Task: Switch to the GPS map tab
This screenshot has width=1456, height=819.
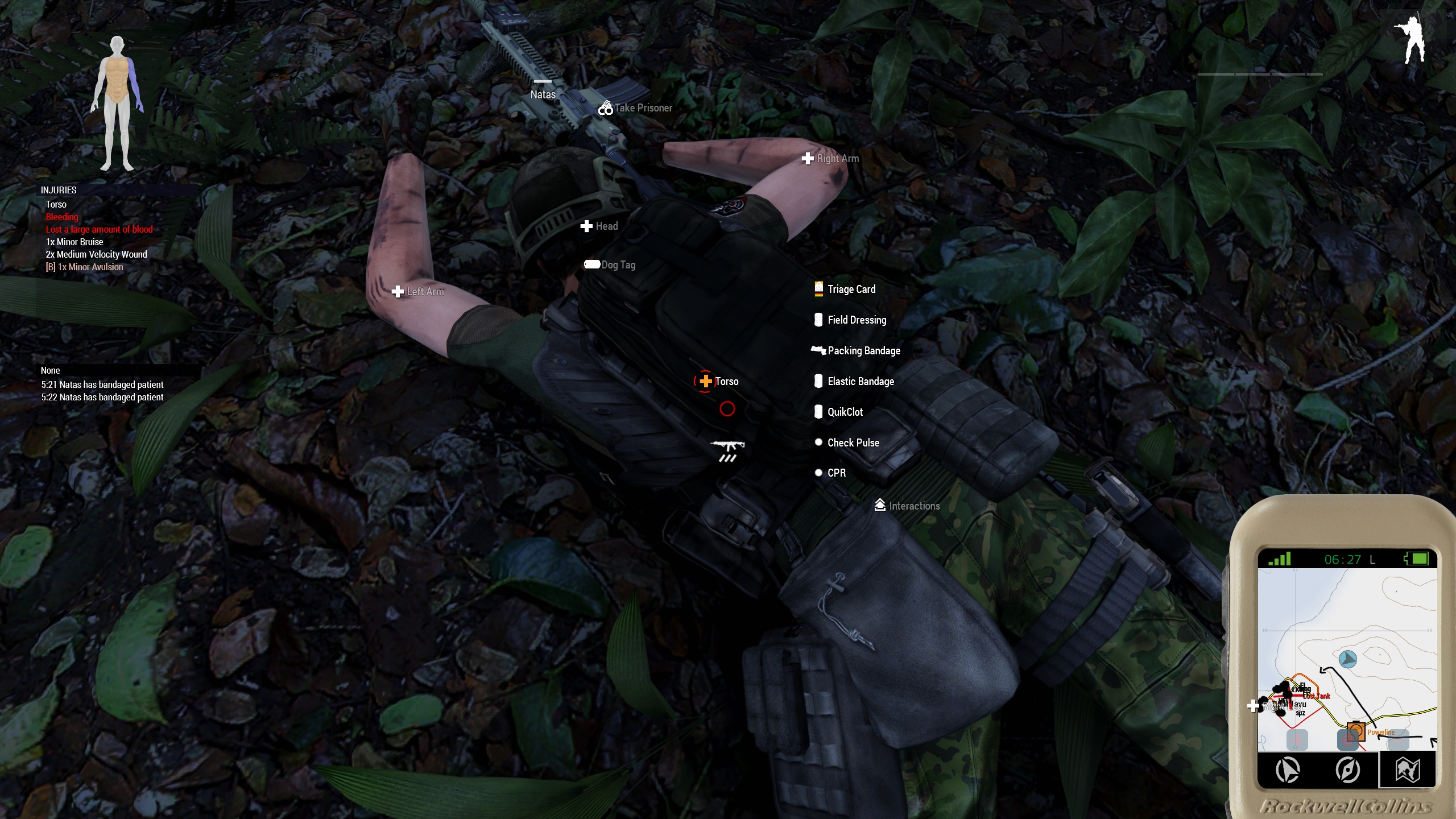Action: tap(1408, 771)
